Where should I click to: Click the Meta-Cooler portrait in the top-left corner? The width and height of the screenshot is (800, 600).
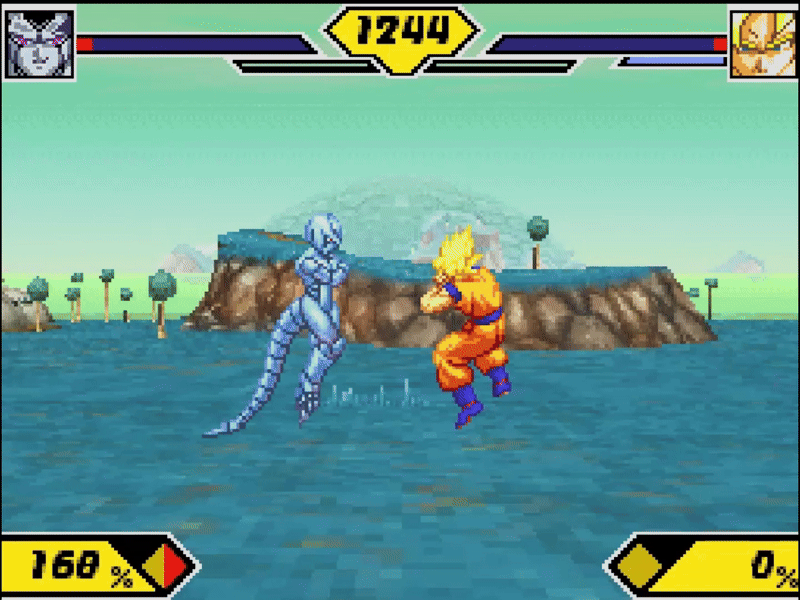39,44
